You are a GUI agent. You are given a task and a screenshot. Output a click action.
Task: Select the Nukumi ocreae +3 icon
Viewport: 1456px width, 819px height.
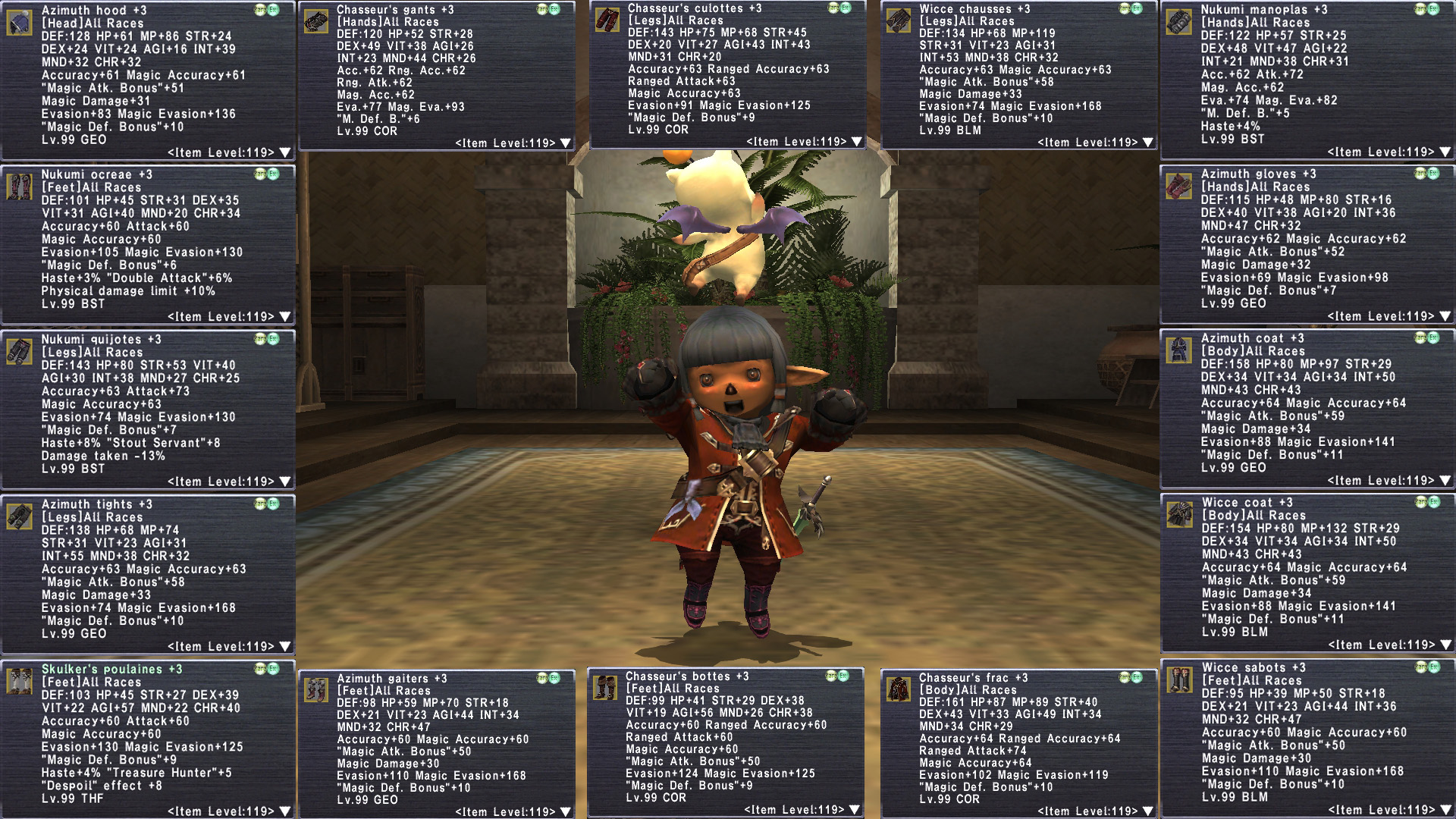coord(19,187)
